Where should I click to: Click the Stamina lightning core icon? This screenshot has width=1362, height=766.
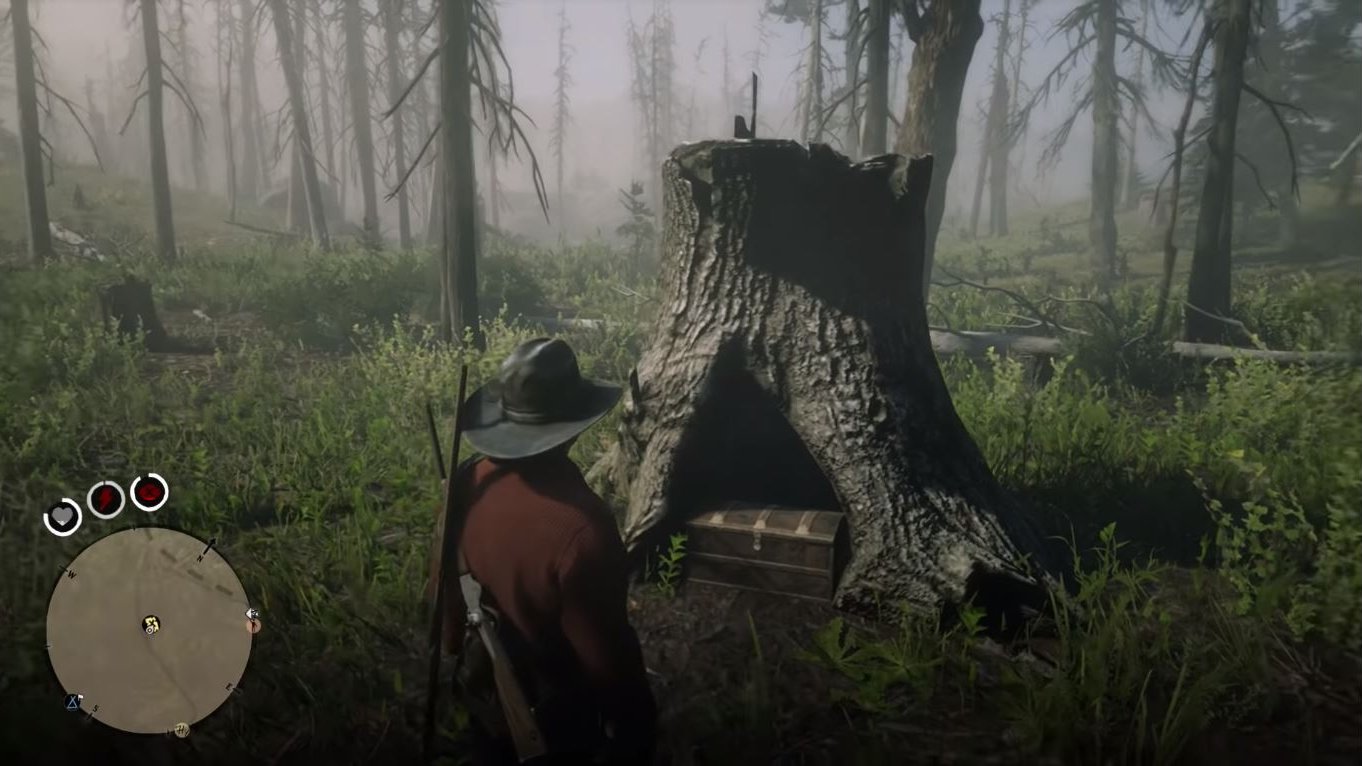105,497
